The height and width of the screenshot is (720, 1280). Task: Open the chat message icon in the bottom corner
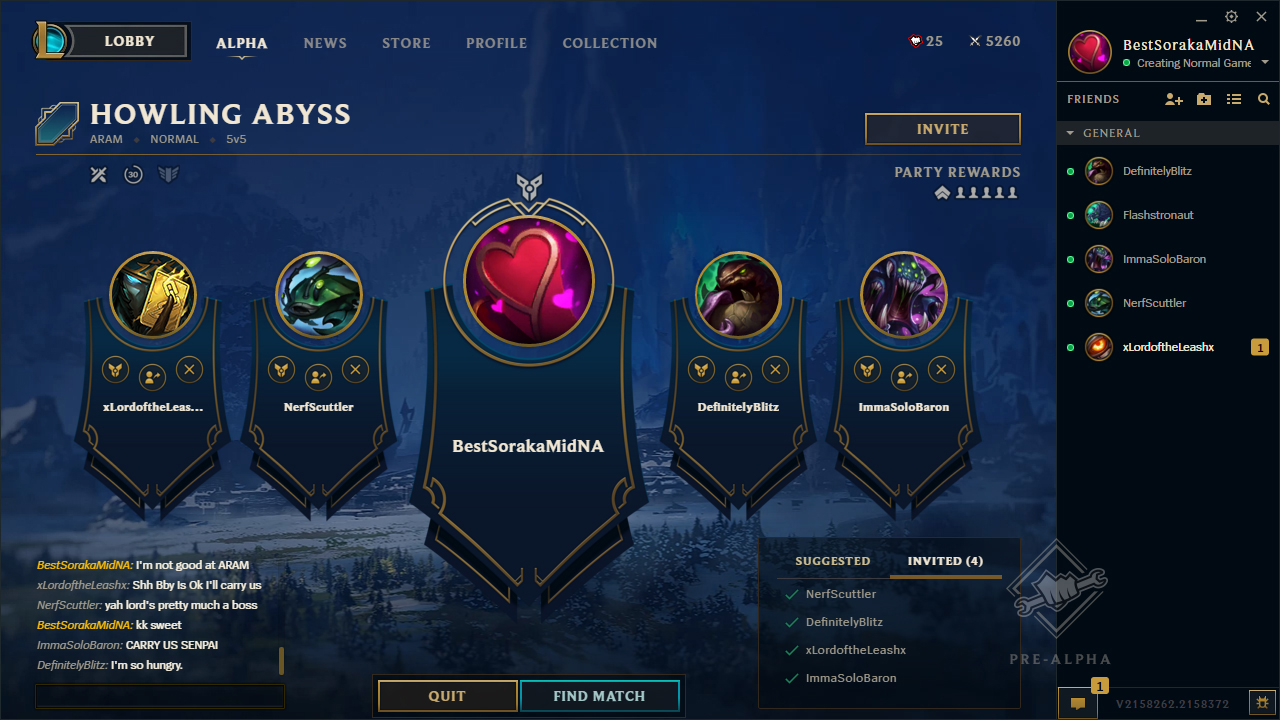tap(1077, 704)
